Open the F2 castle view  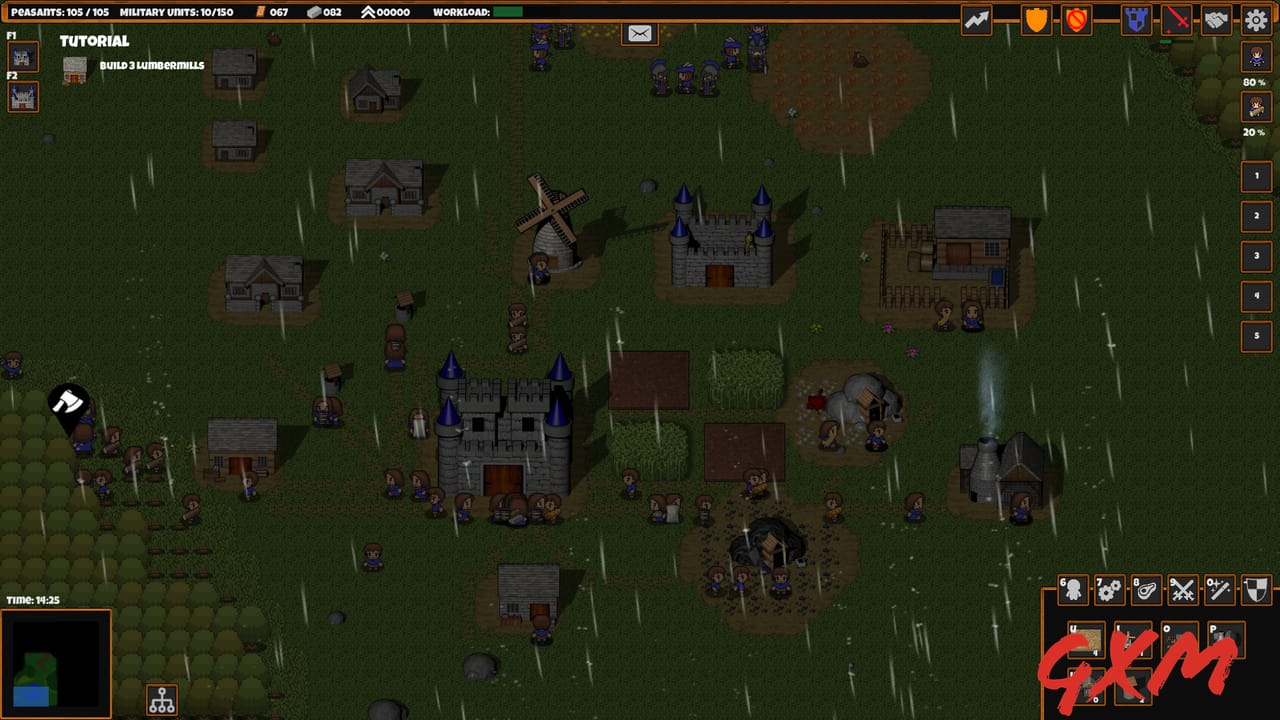[x=21, y=97]
